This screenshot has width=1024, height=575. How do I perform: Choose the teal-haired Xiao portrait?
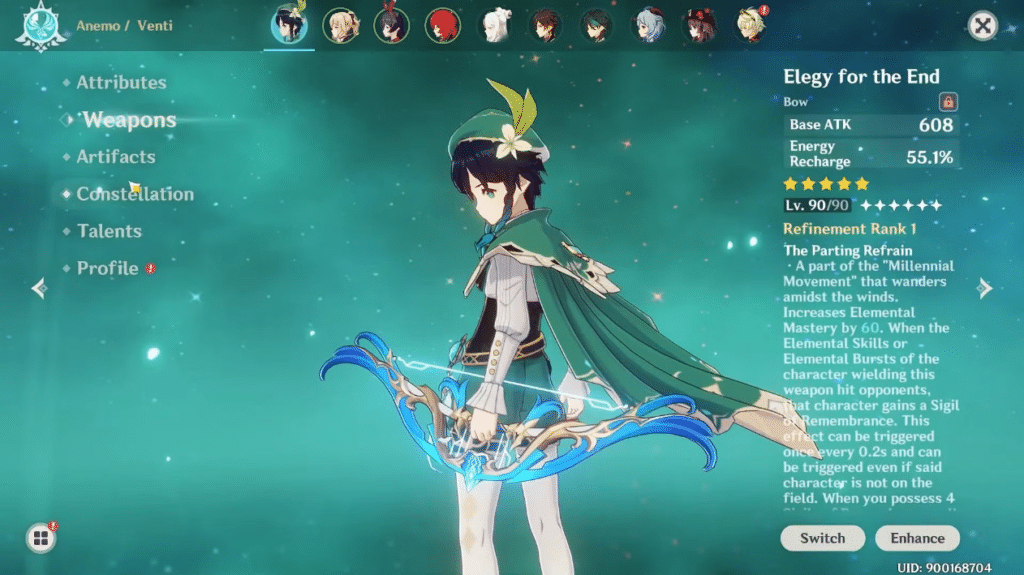pos(597,26)
